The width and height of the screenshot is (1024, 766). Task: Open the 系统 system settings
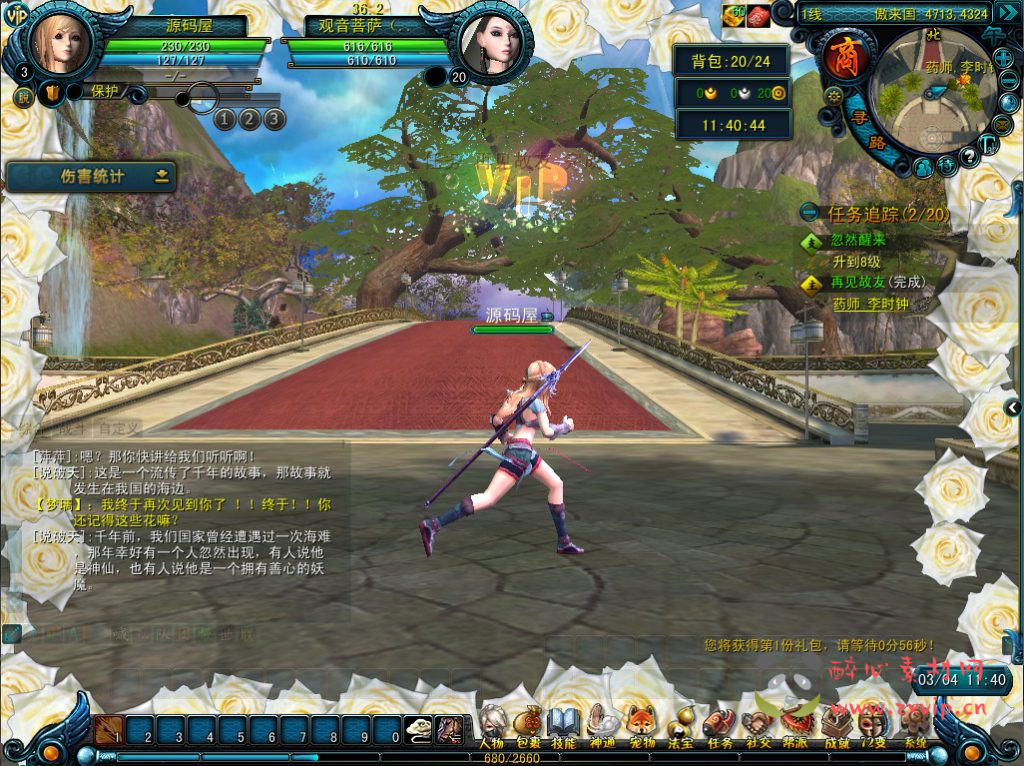(914, 724)
